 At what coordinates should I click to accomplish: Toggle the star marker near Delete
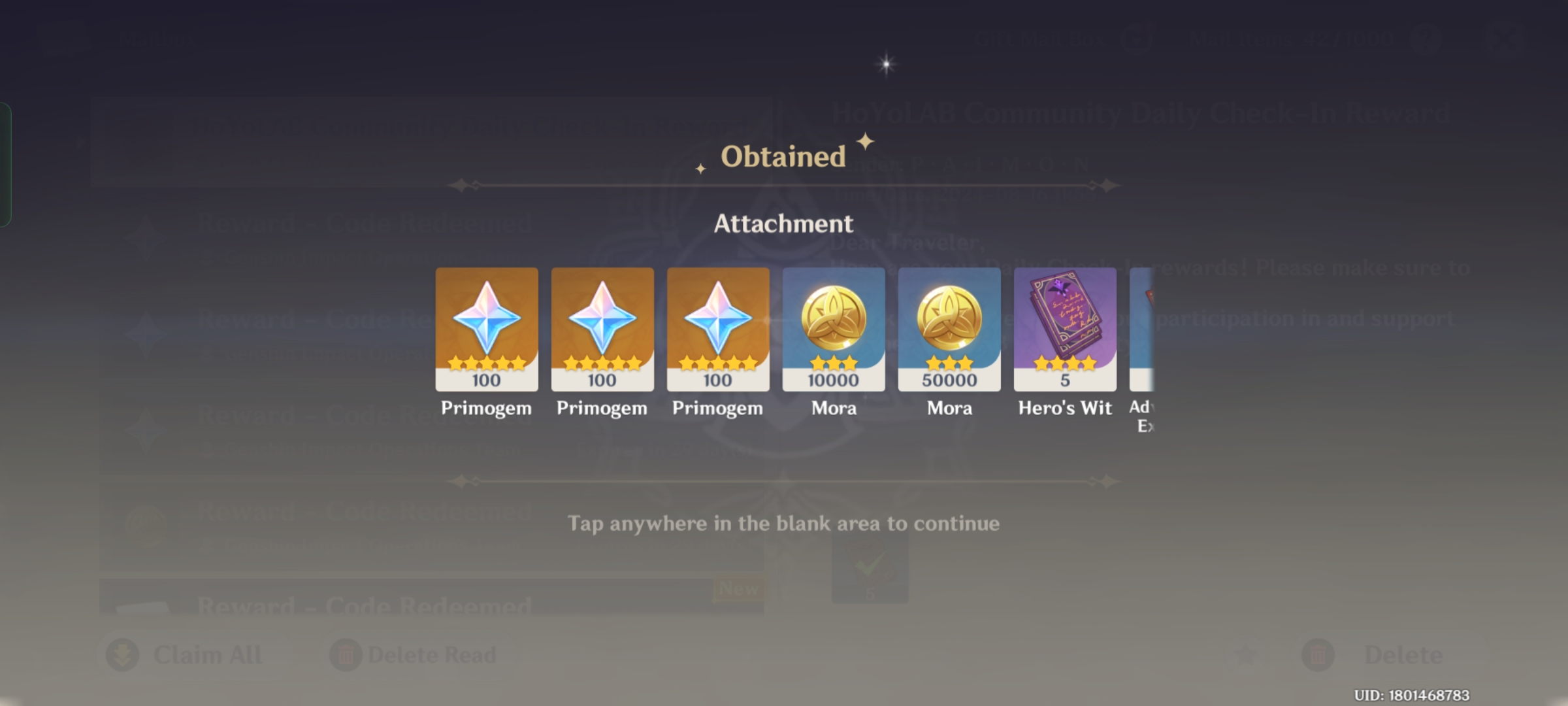coord(1245,654)
